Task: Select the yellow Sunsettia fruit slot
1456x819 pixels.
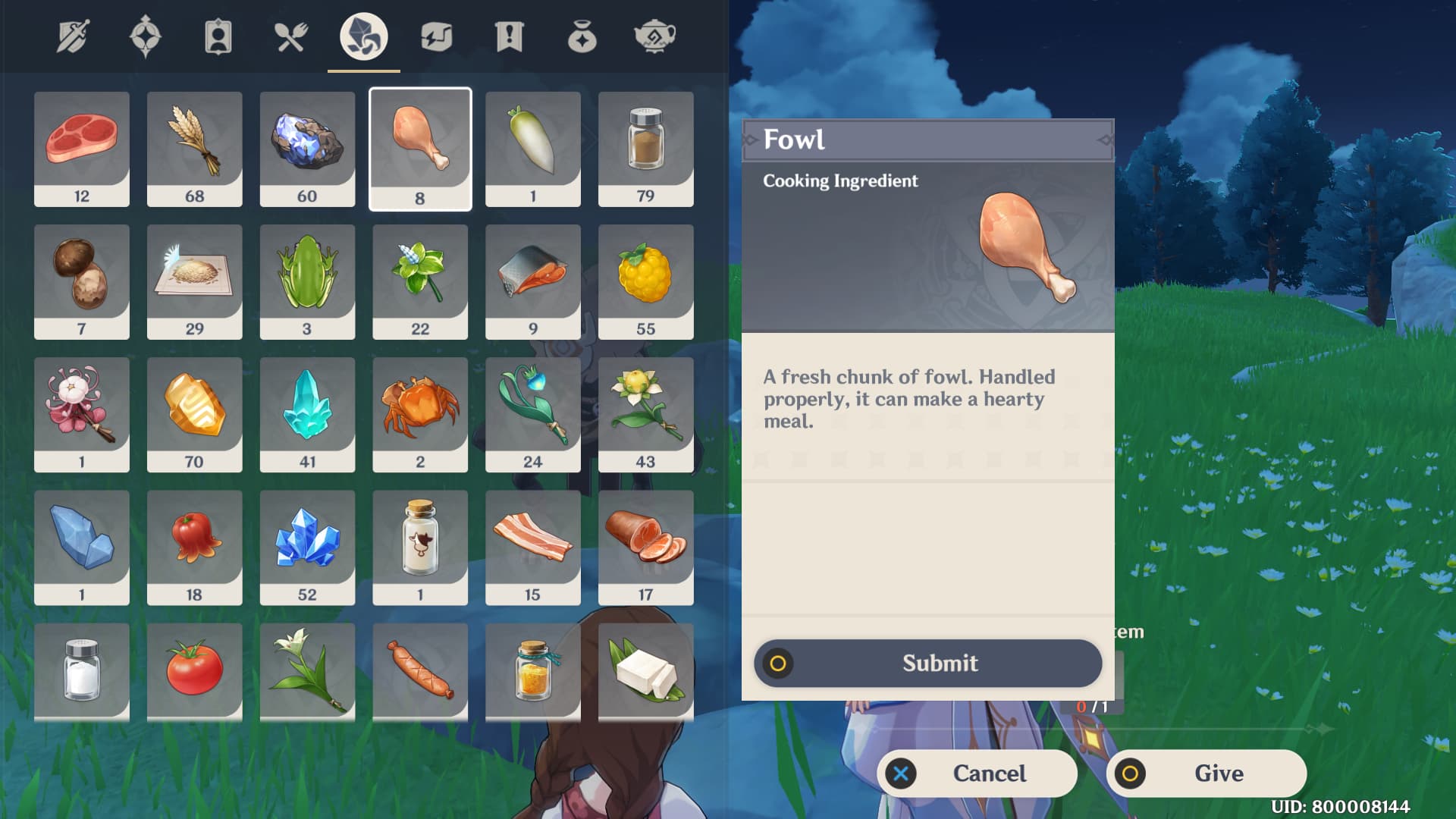Action: click(646, 281)
